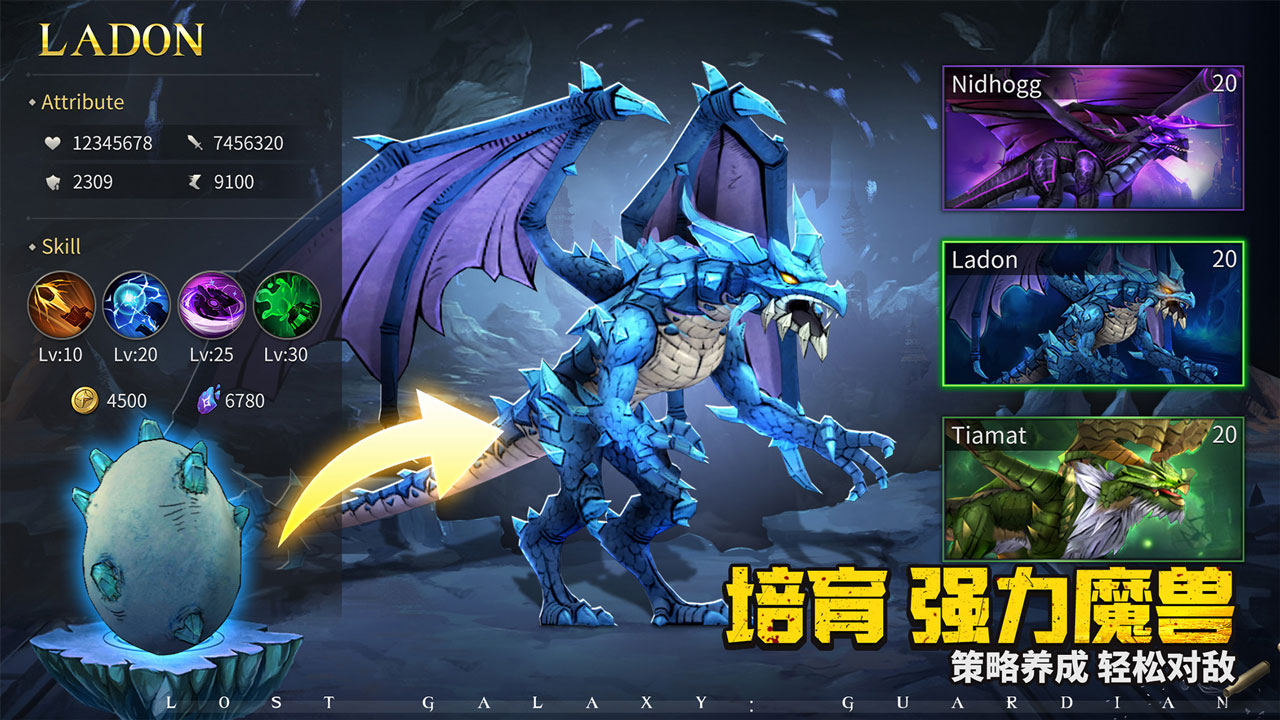View the Lv:30 green poison skill
The height and width of the screenshot is (720, 1280).
click(x=288, y=305)
